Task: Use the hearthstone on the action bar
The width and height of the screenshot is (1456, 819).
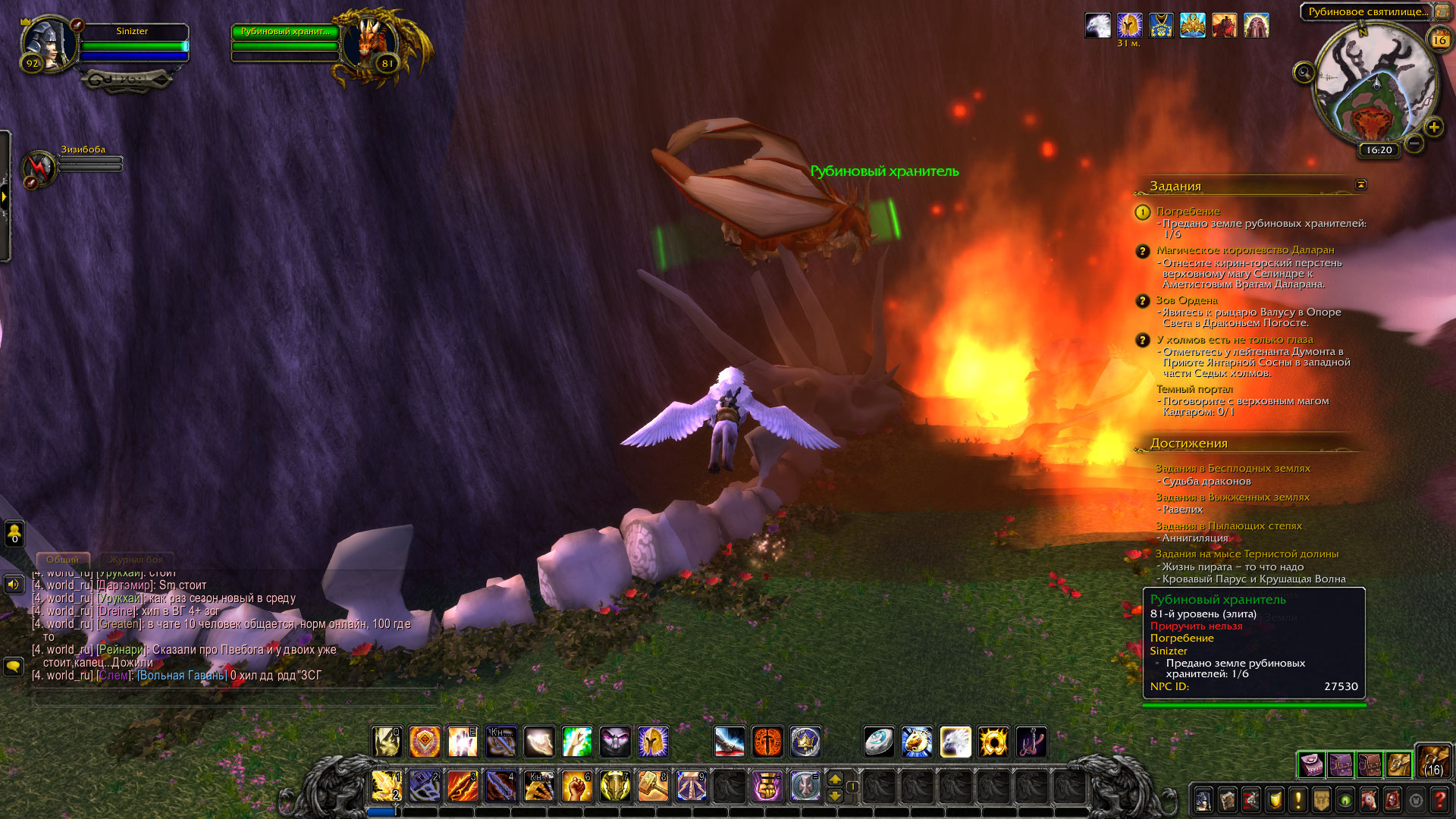Action: (x=879, y=742)
